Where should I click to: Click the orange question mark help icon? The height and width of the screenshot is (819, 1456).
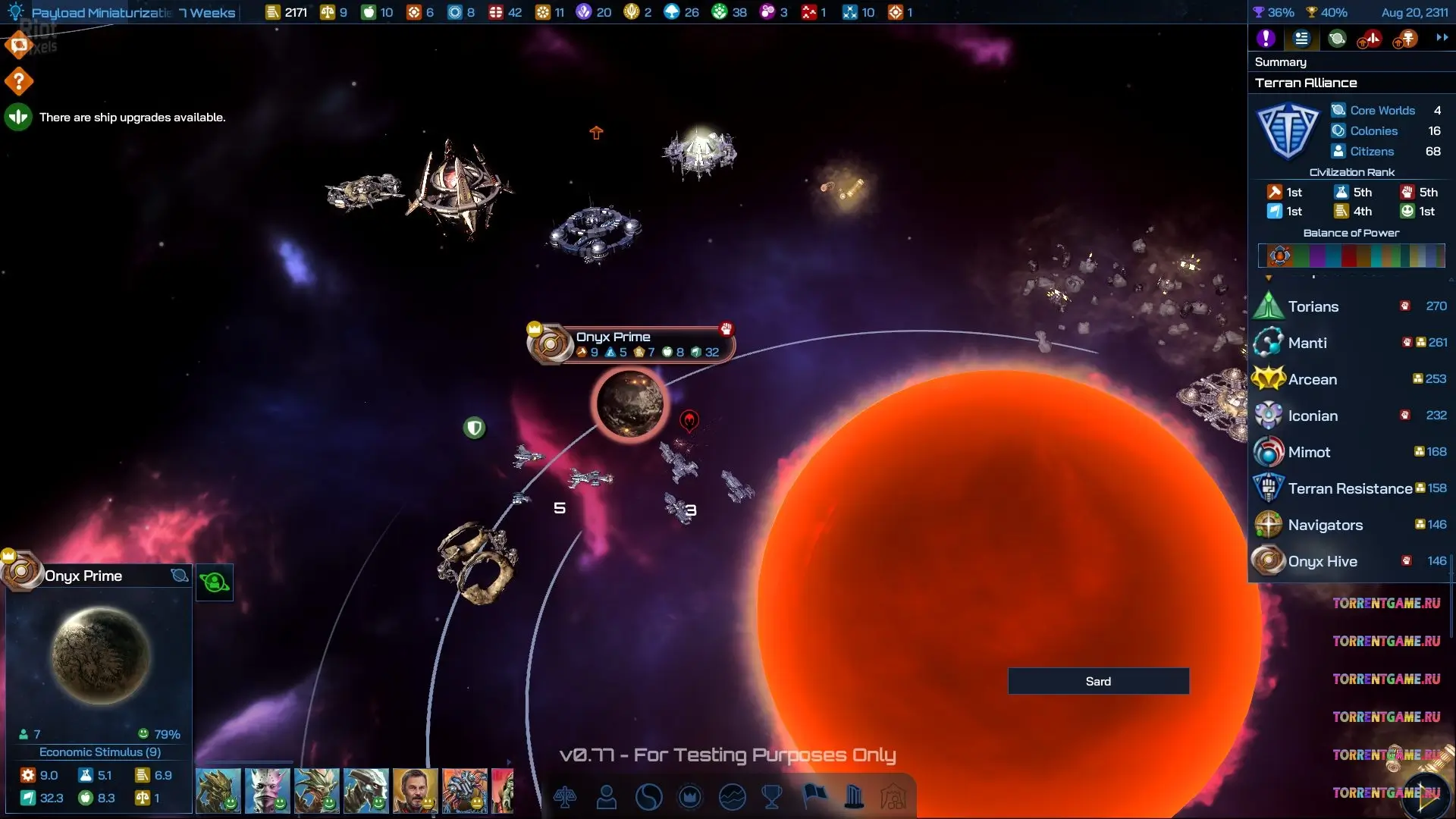coord(19,81)
